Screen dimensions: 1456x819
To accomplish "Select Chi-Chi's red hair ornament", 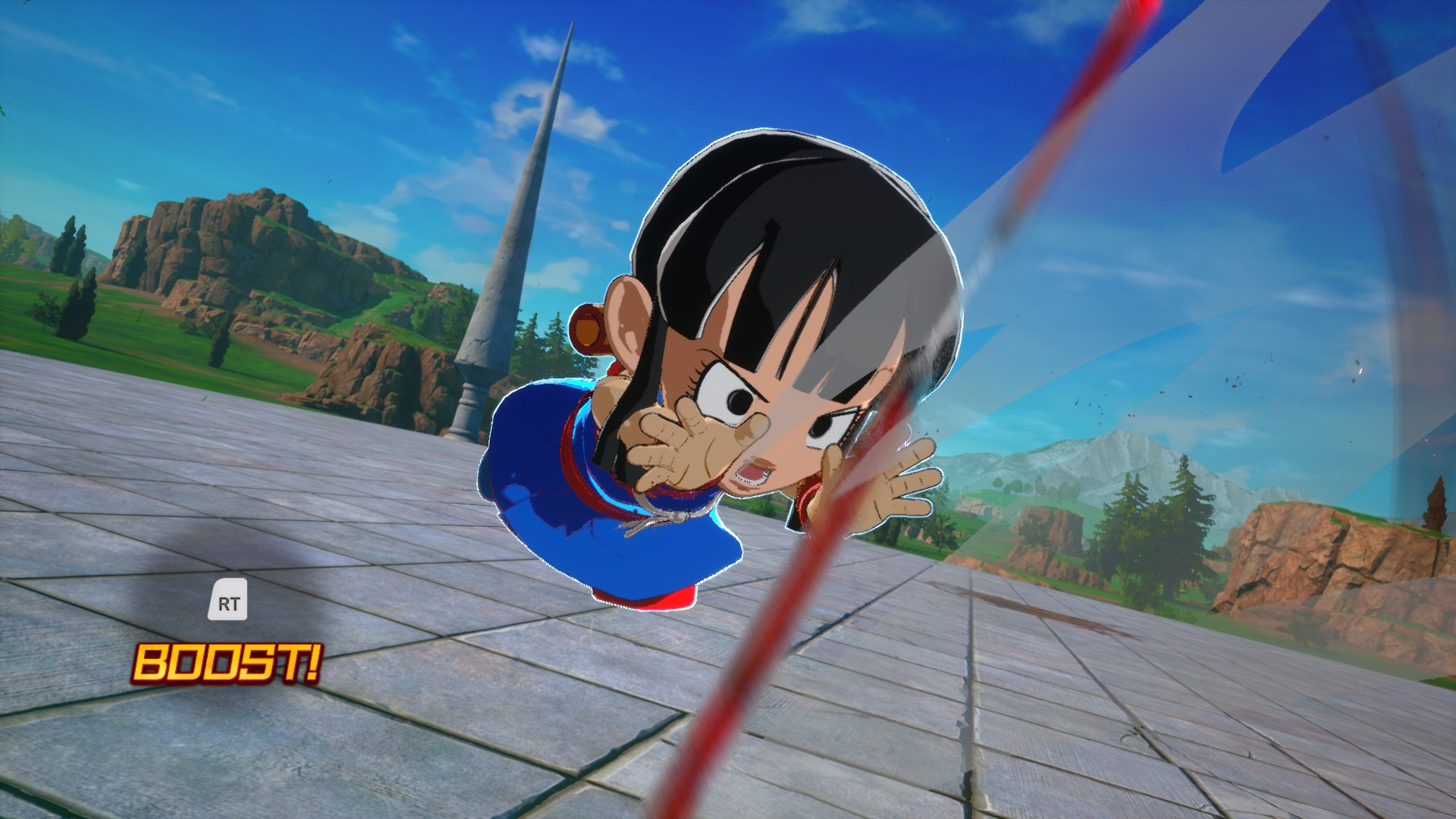I will click(x=590, y=326).
